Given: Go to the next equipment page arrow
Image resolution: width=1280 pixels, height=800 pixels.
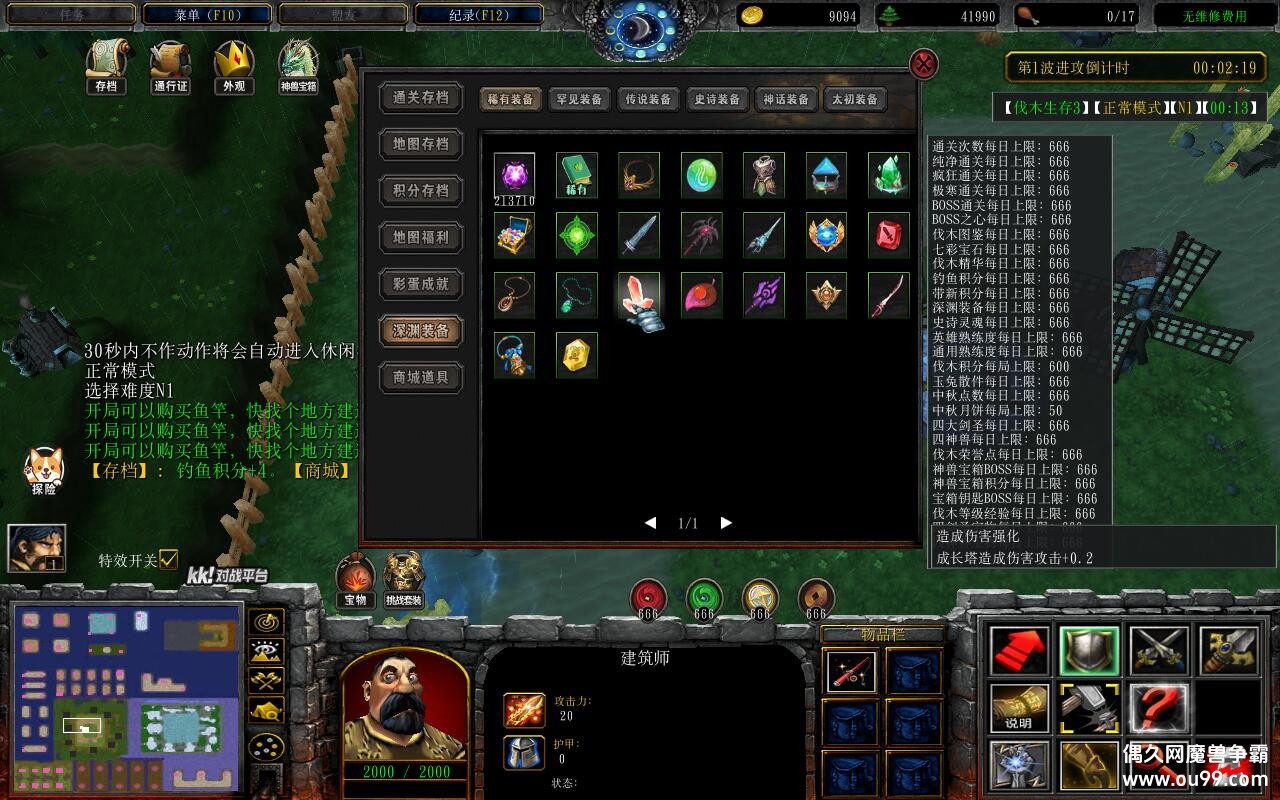Looking at the screenshot, I should [726, 523].
